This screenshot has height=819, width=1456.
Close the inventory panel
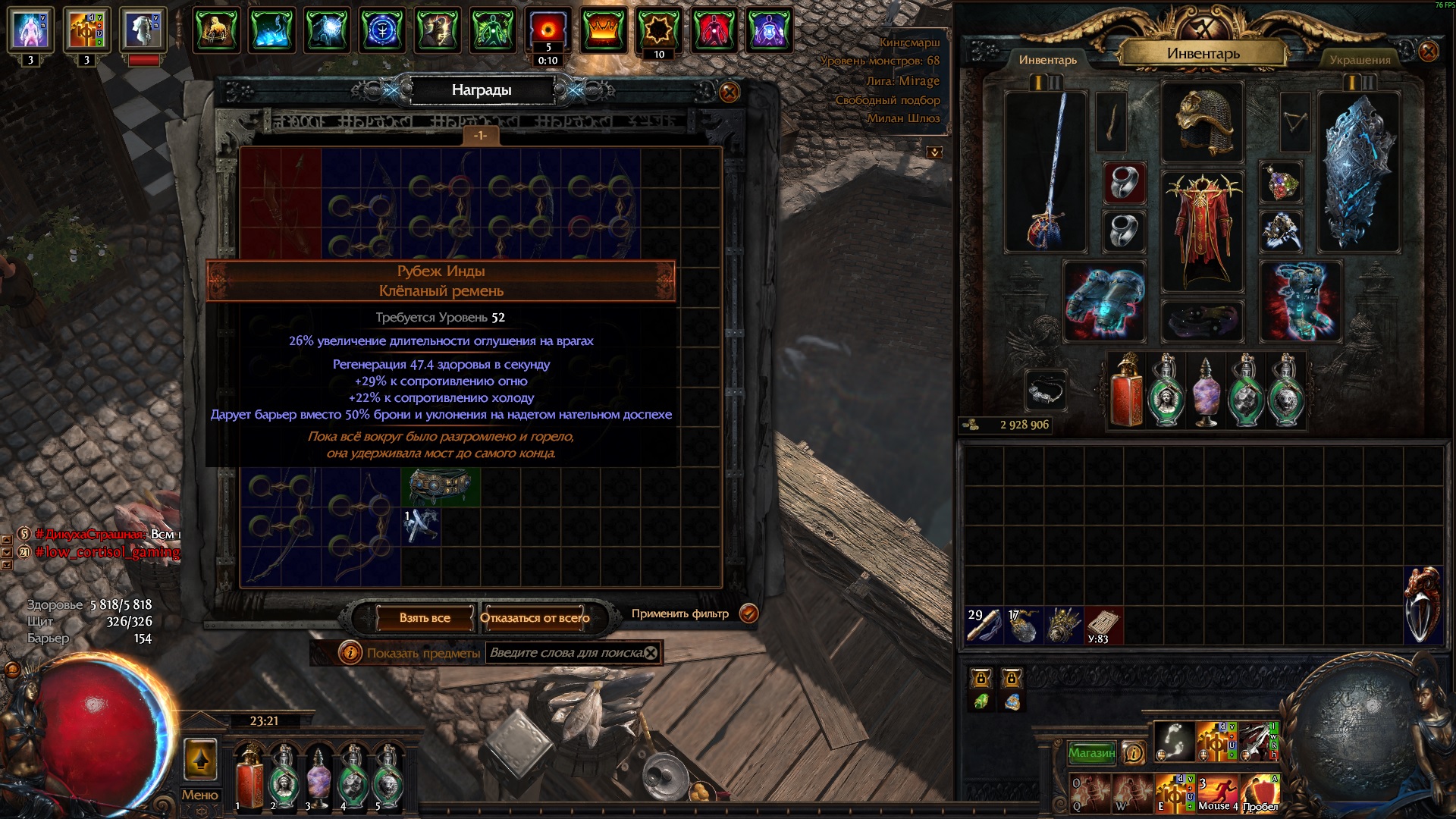coord(1428,52)
